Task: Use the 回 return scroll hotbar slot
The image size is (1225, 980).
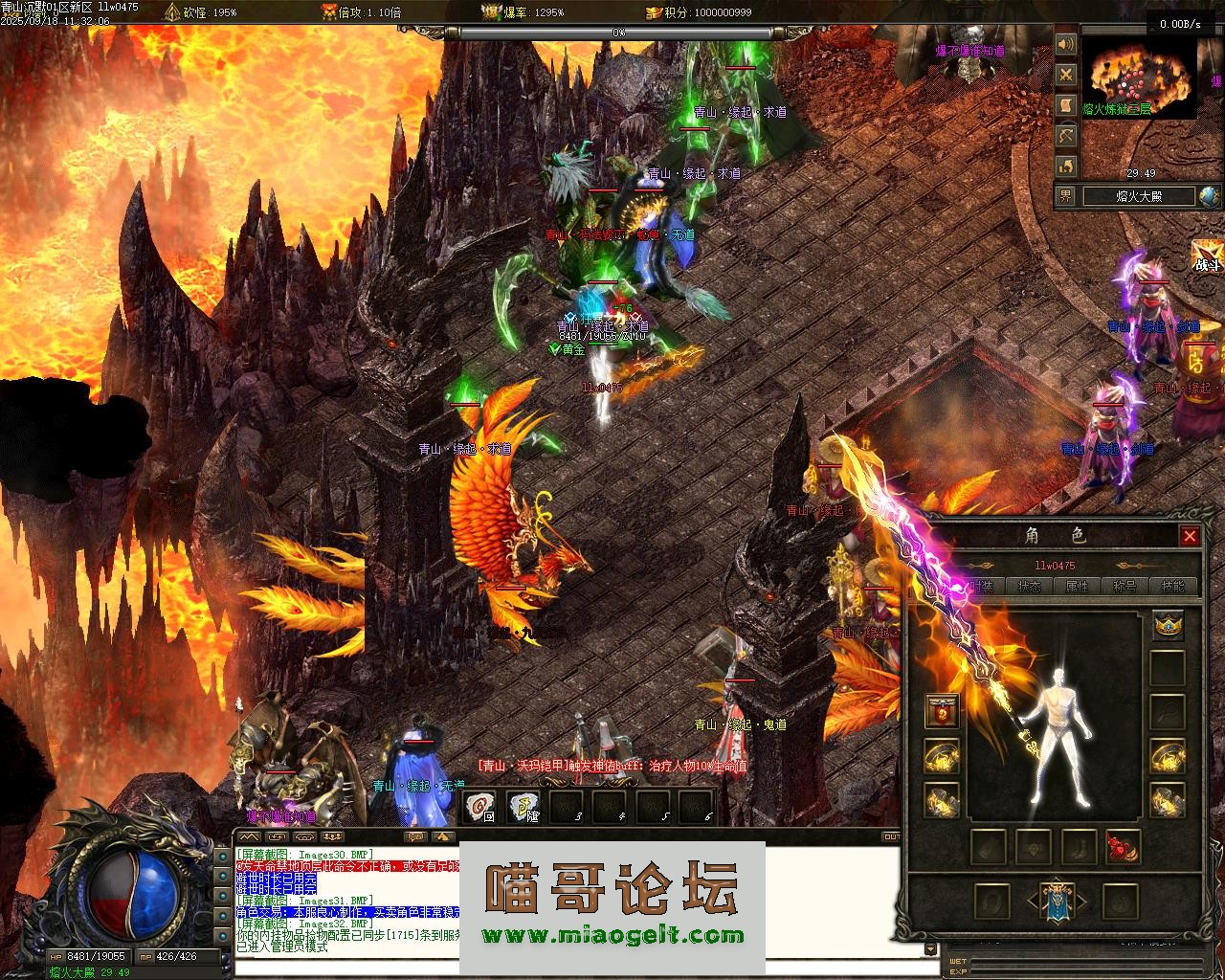Action: click(x=480, y=807)
